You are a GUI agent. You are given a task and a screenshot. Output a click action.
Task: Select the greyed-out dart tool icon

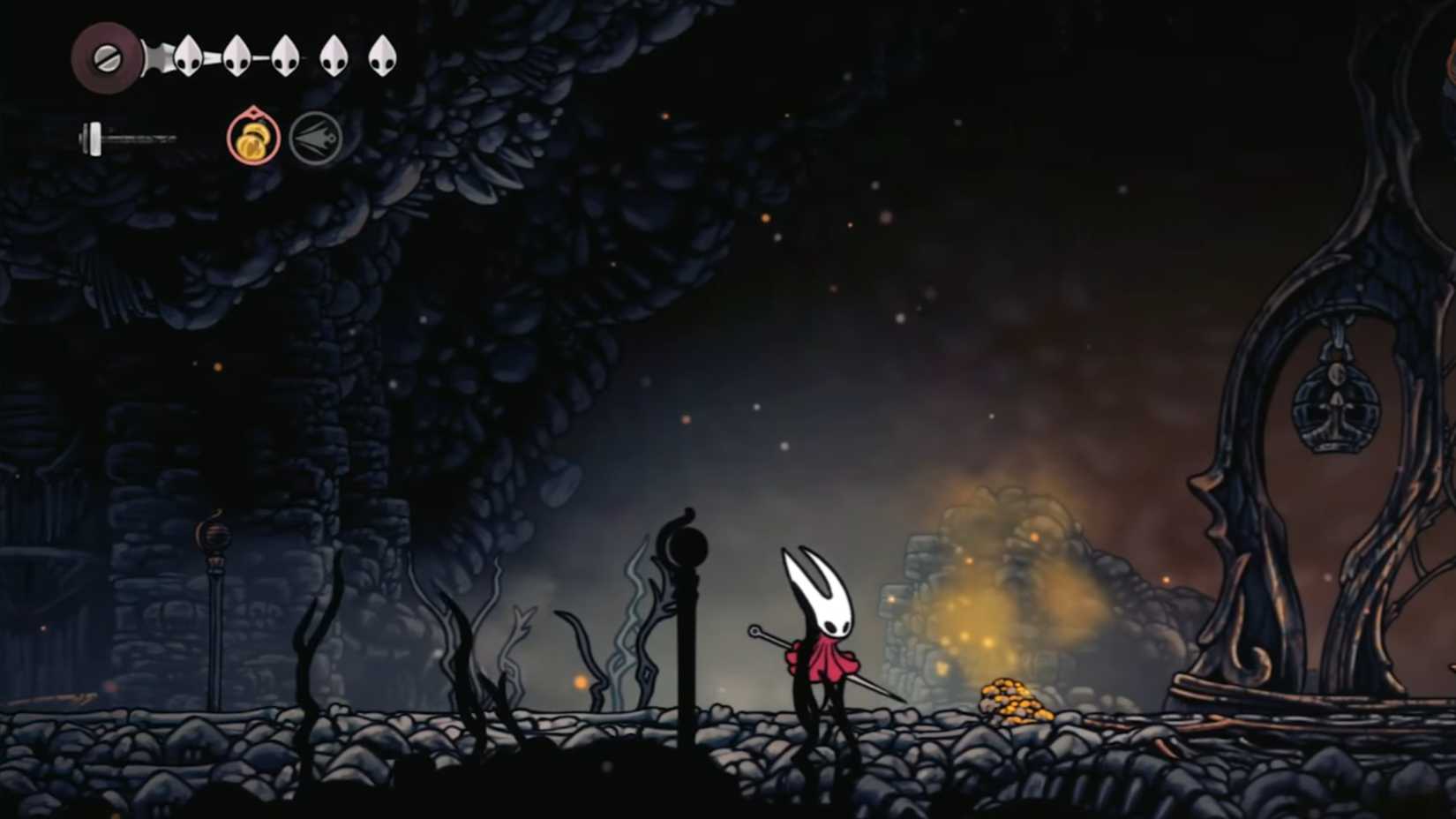[315, 139]
